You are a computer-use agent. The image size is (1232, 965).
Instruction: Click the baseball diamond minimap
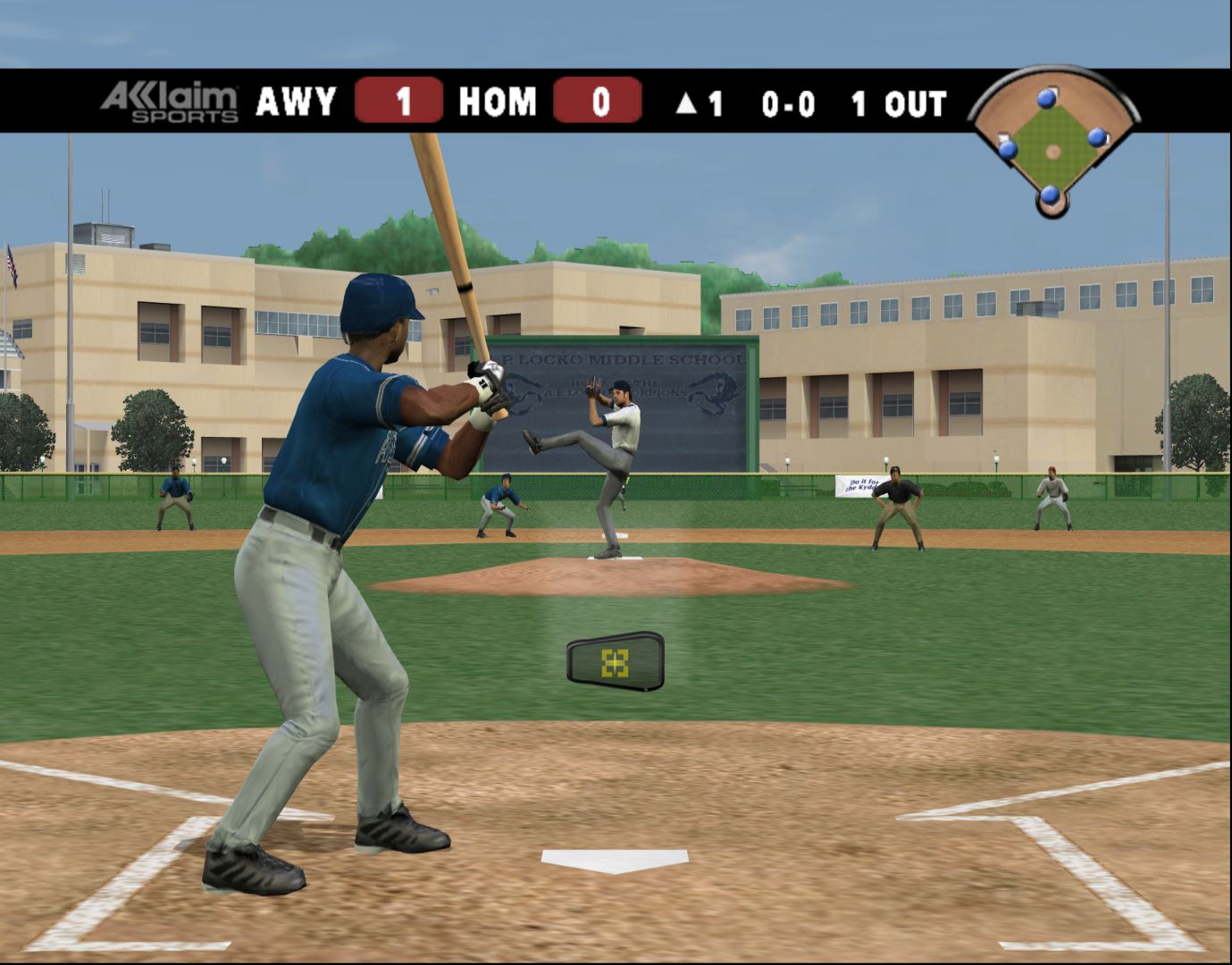click(1053, 141)
